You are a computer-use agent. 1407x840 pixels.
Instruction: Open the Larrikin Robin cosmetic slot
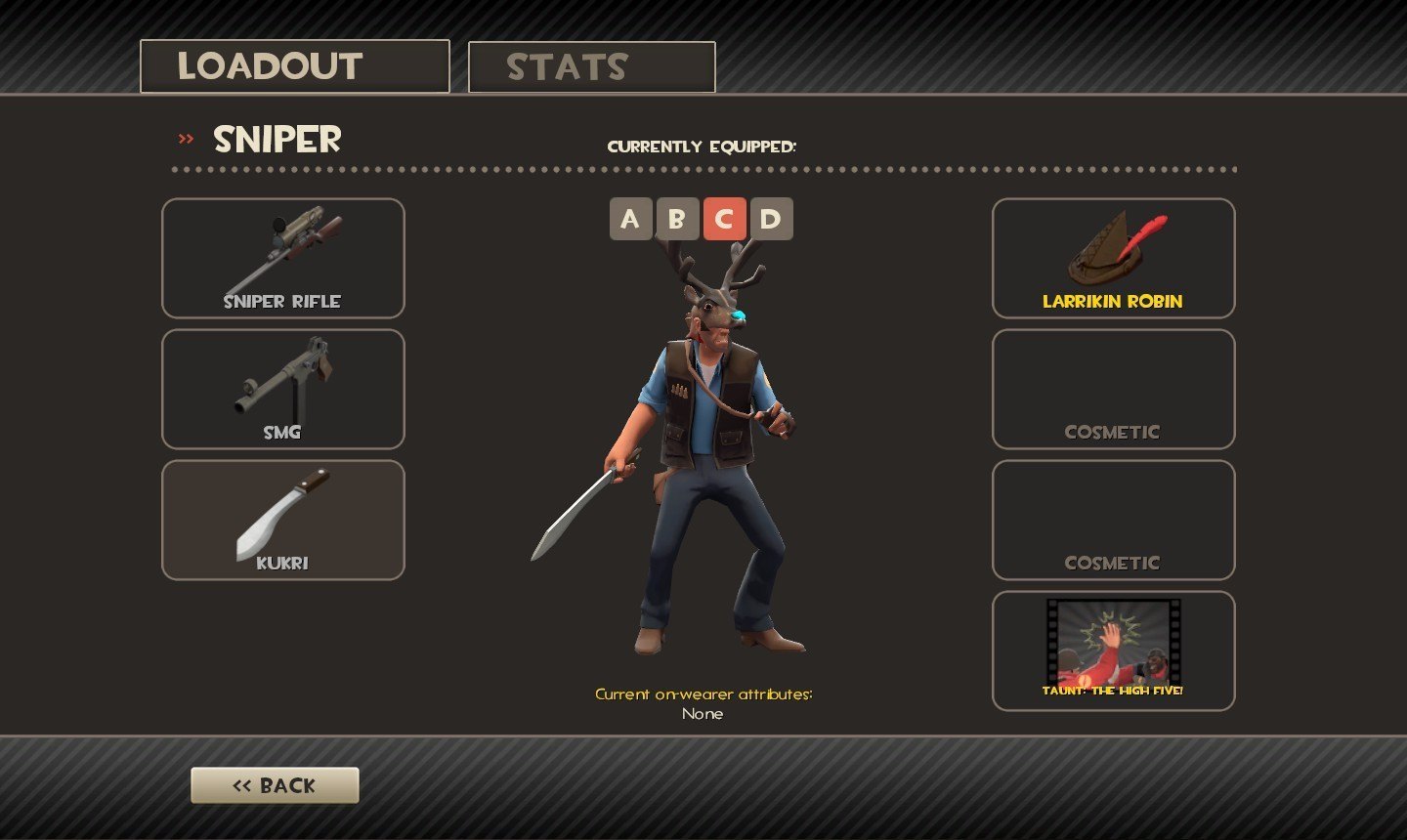pyautogui.click(x=1113, y=259)
